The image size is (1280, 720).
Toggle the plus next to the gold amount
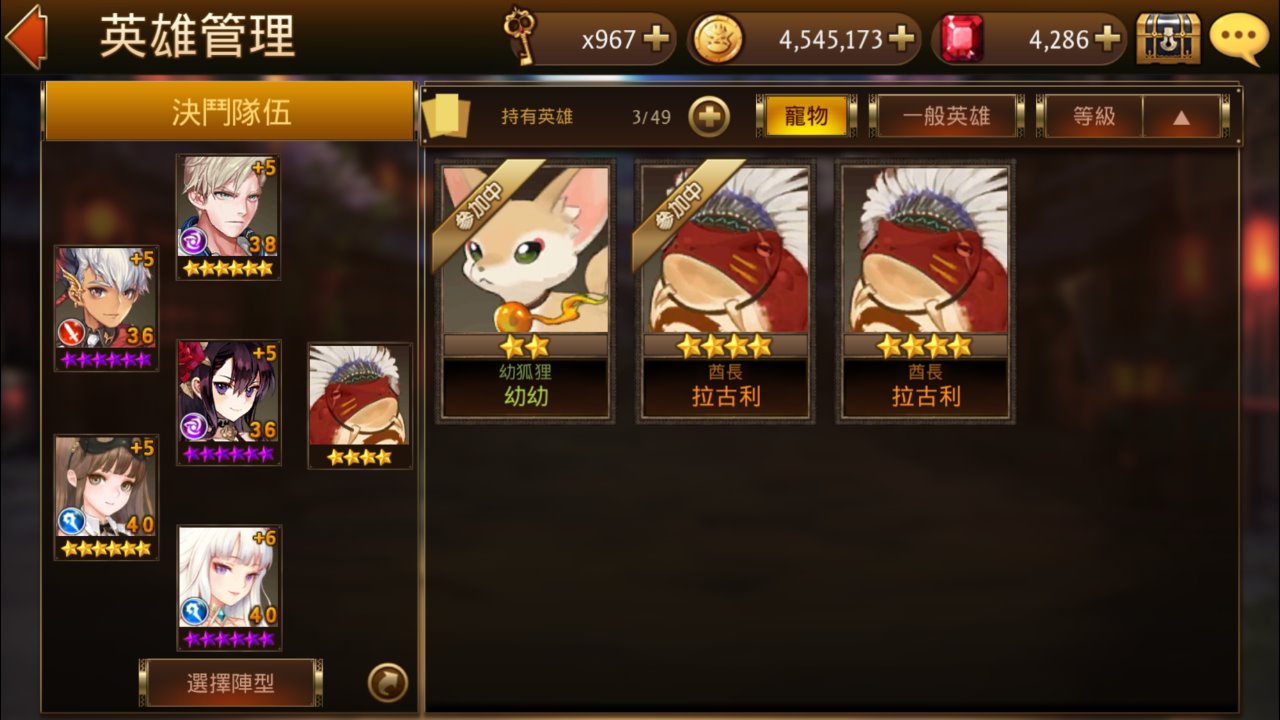(x=903, y=37)
